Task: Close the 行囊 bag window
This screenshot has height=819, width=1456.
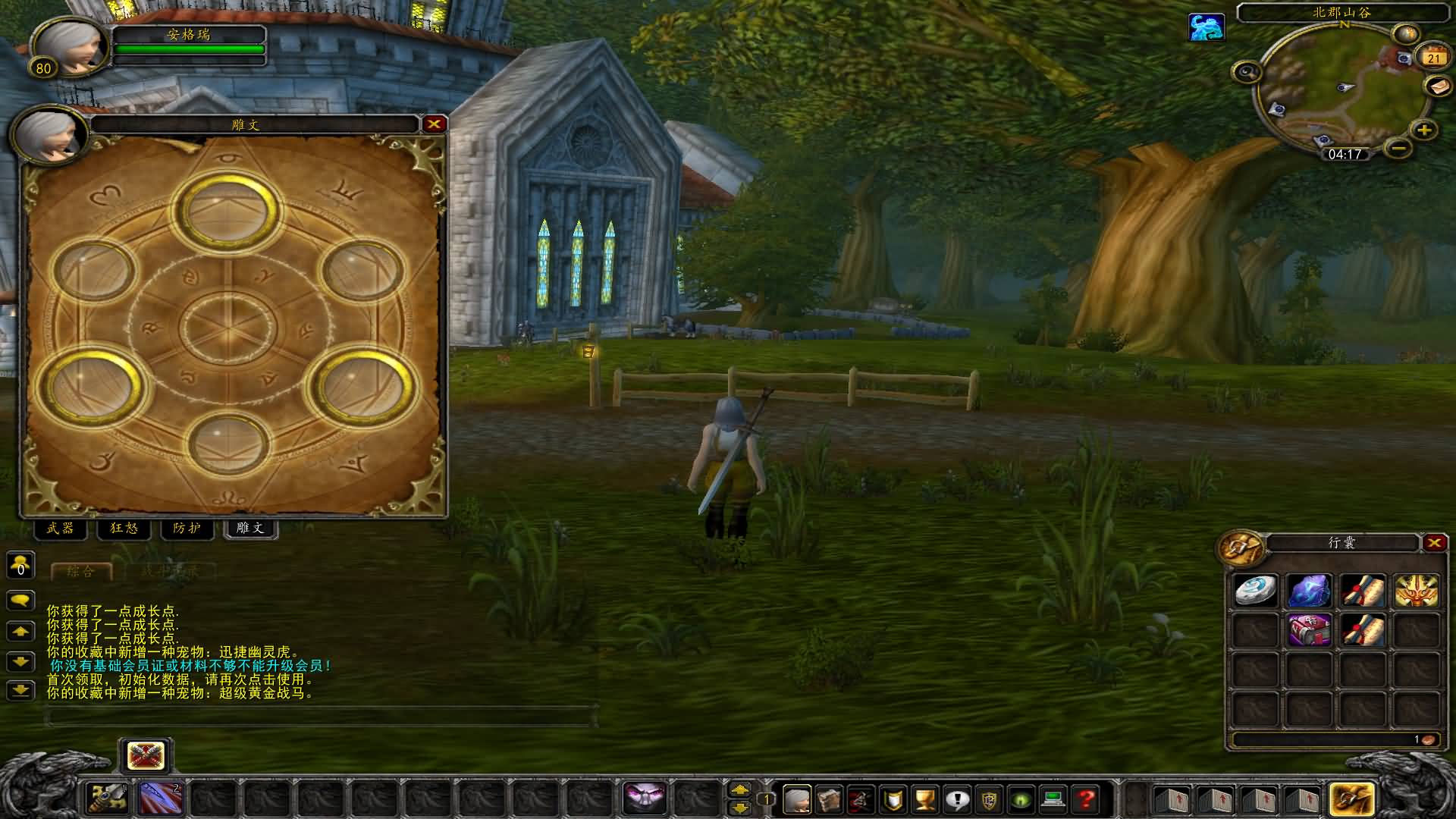Action: click(1434, 543)
